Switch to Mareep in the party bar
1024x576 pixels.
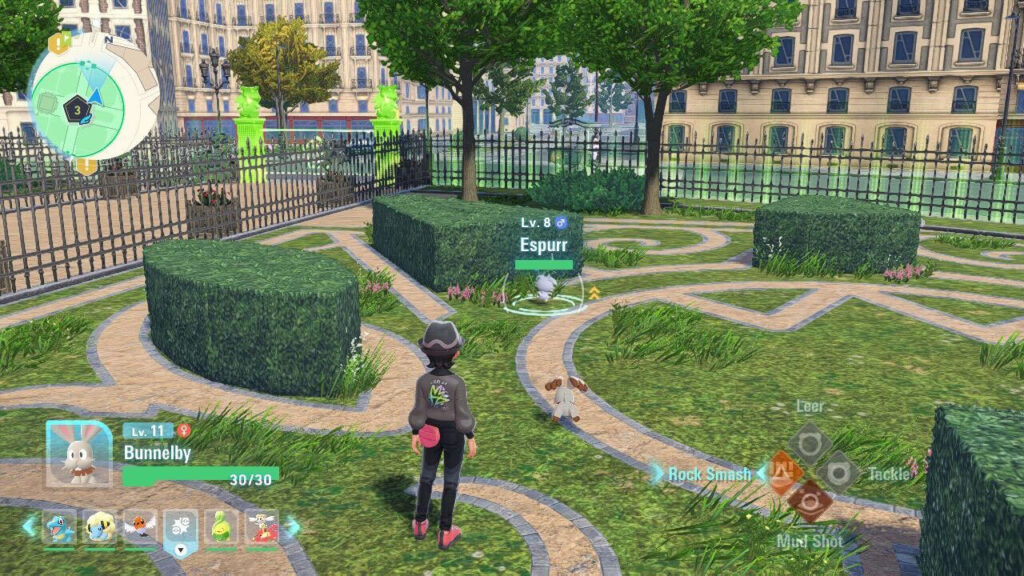(99, 525)
